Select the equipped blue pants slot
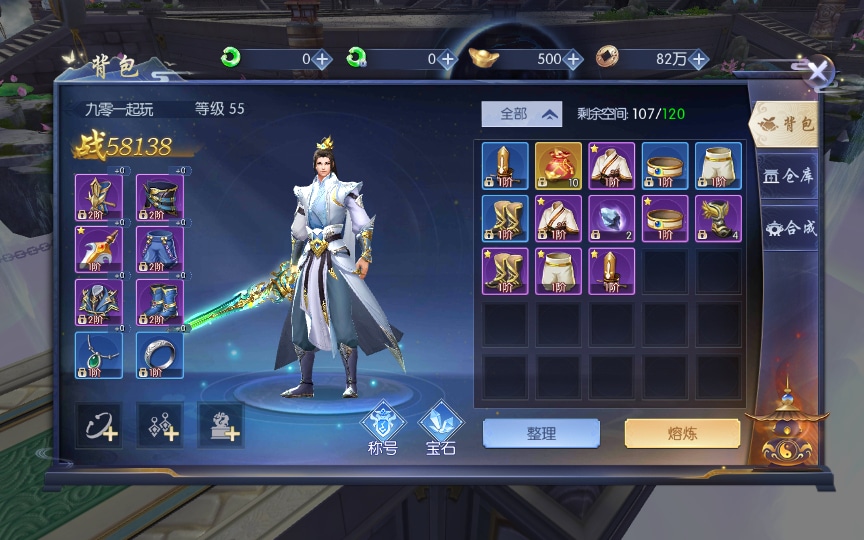Image resolution: width=864 pixels, height=540 pixels. click(159, 250)
